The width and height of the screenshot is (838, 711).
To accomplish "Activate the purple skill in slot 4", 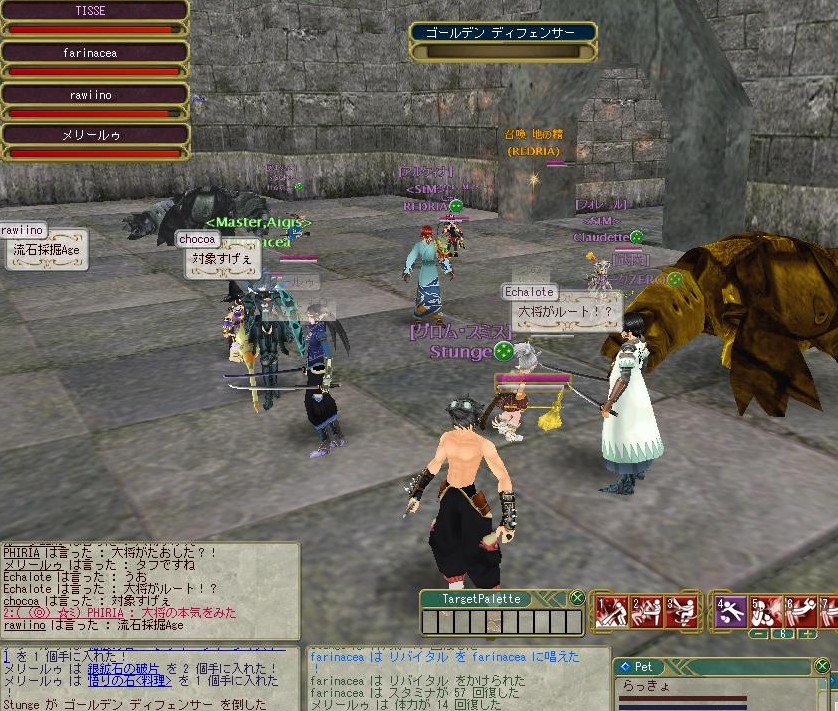I will coord(731,612).
